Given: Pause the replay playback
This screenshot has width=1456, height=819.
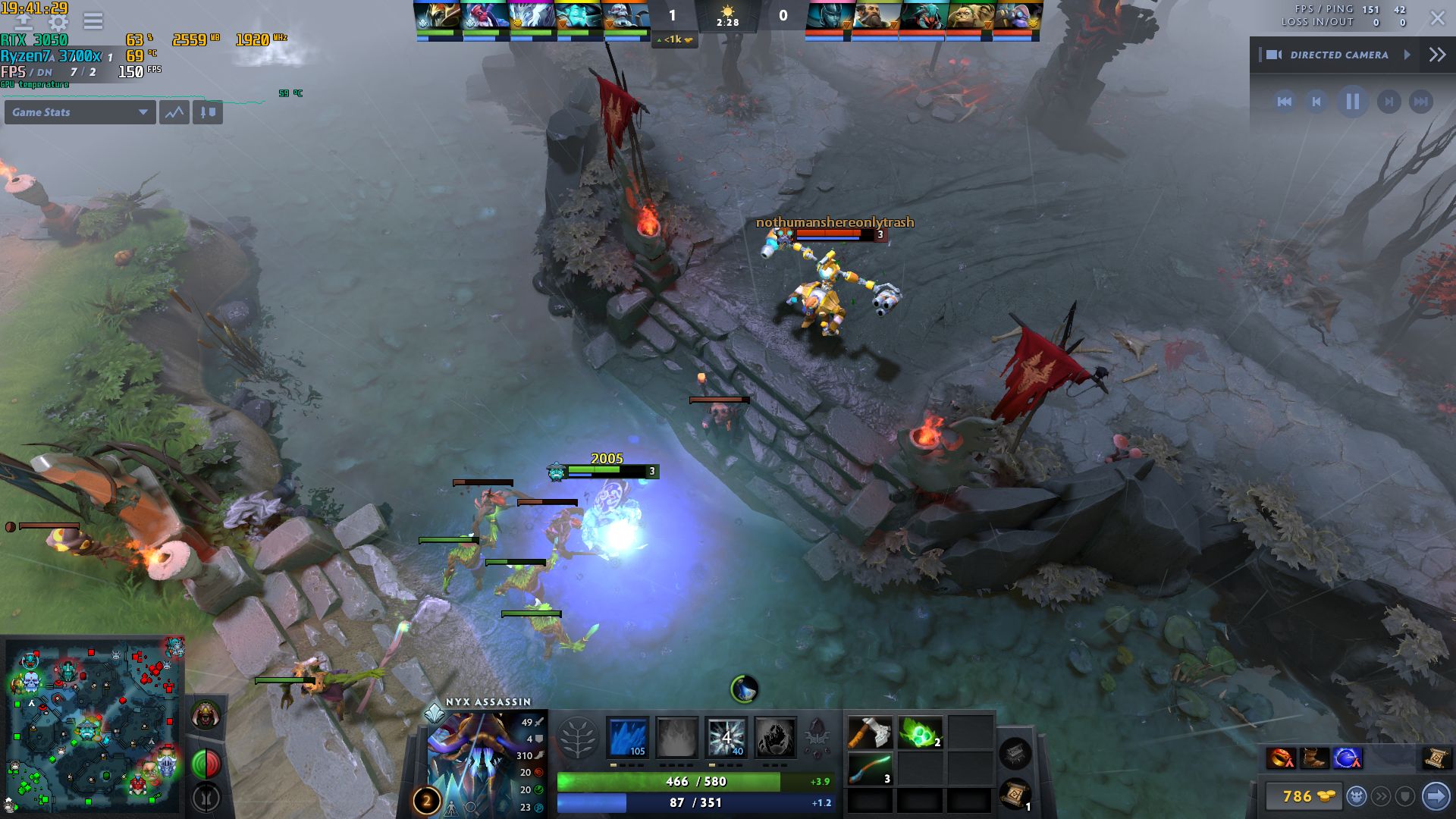Looking at the screenshot, I should click(x=1352, y=102).
